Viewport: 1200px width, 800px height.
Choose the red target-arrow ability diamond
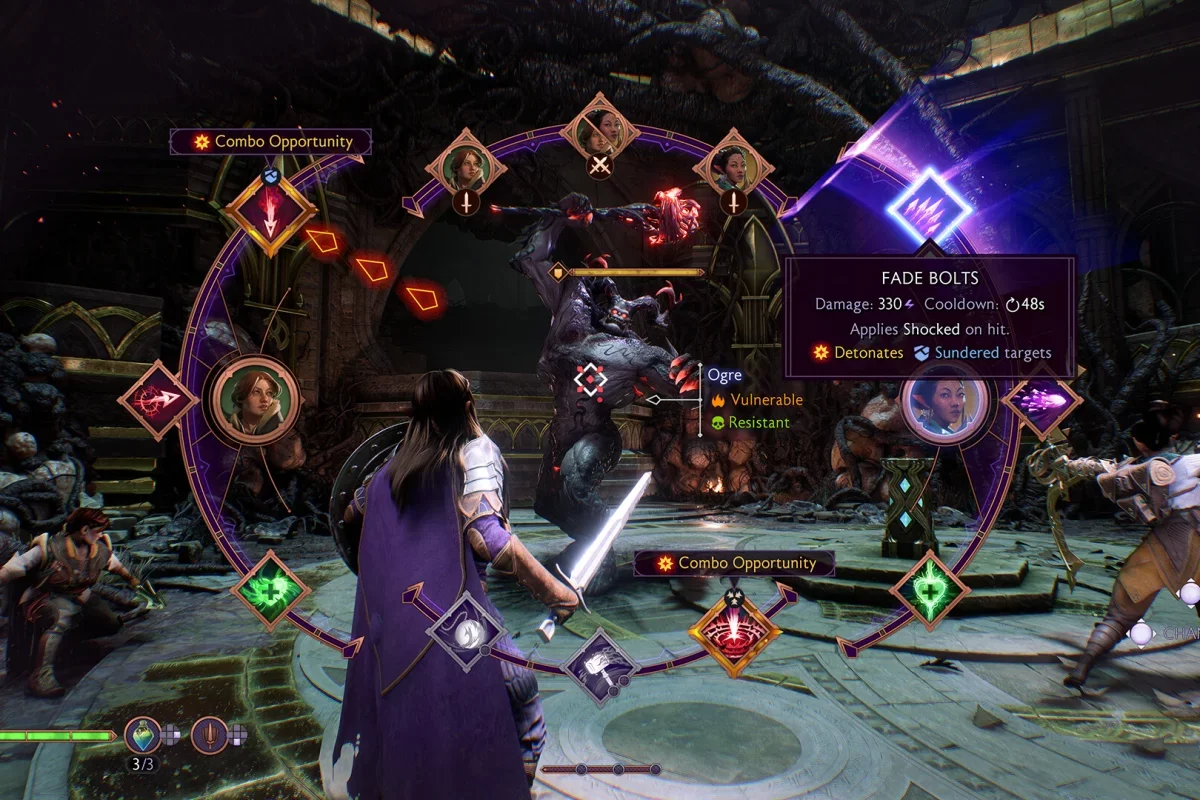point(157,399)
